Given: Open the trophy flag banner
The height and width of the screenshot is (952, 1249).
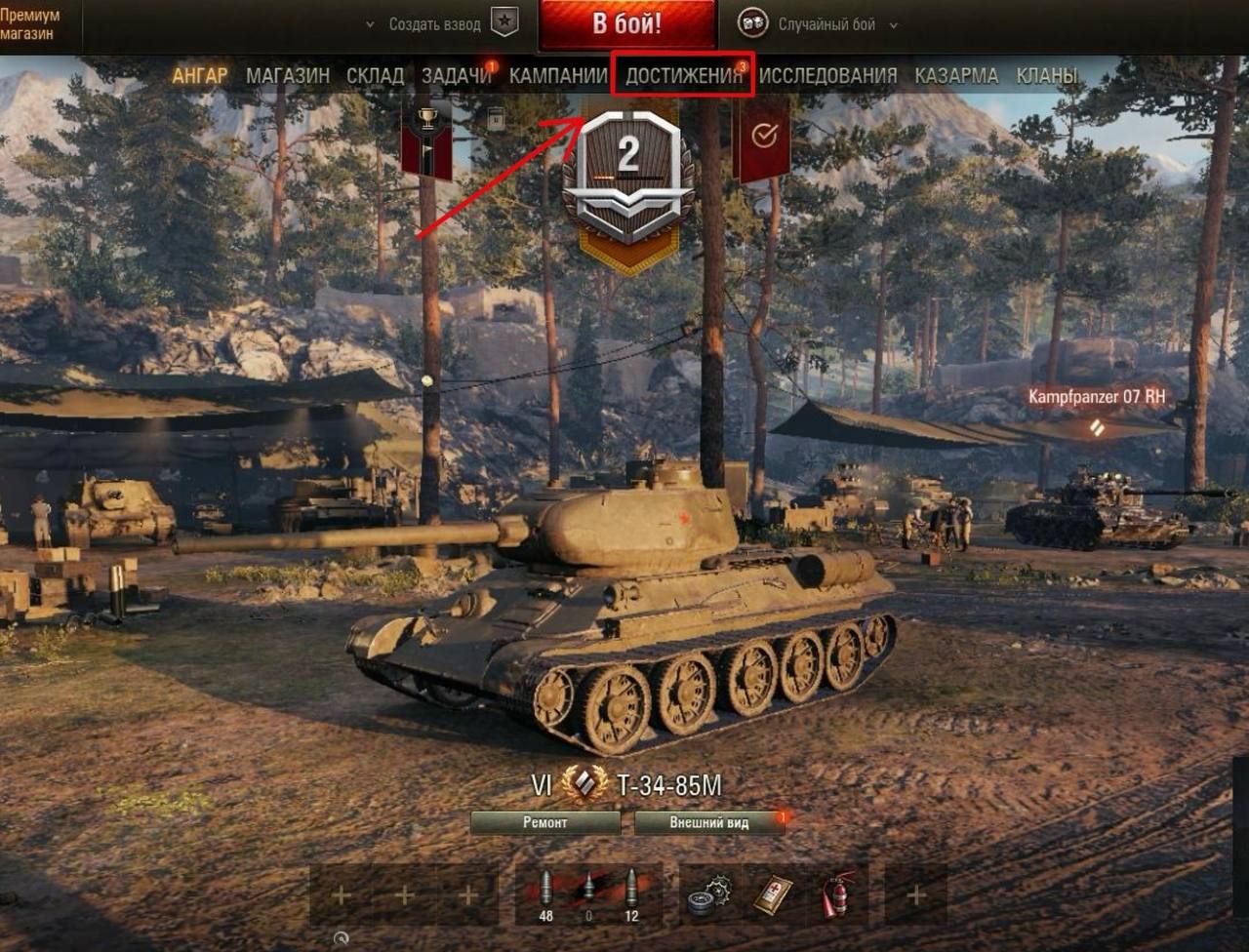Looking at the screenshot, I should [426, 137].
